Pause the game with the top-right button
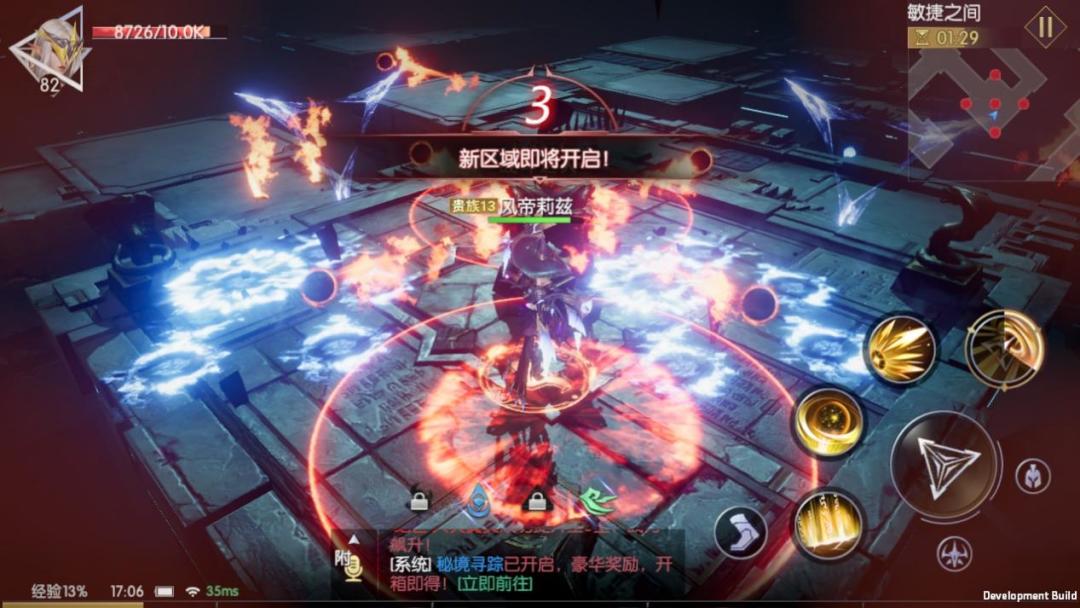The image size is (1080, 608). click(x=1045, y=27)
